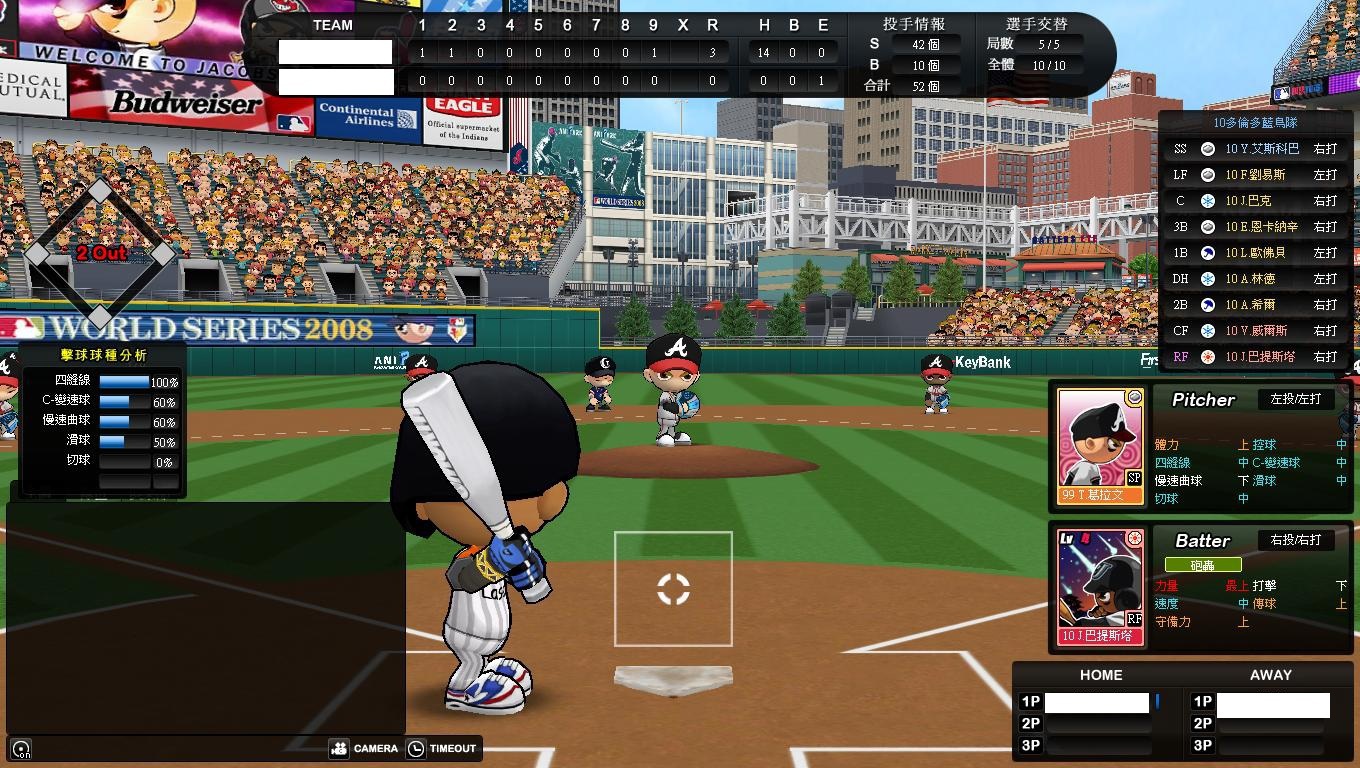Screen dimensions: 1360x768
Task: Click the batting cursor in the strike zone
Action: (673, 589)
